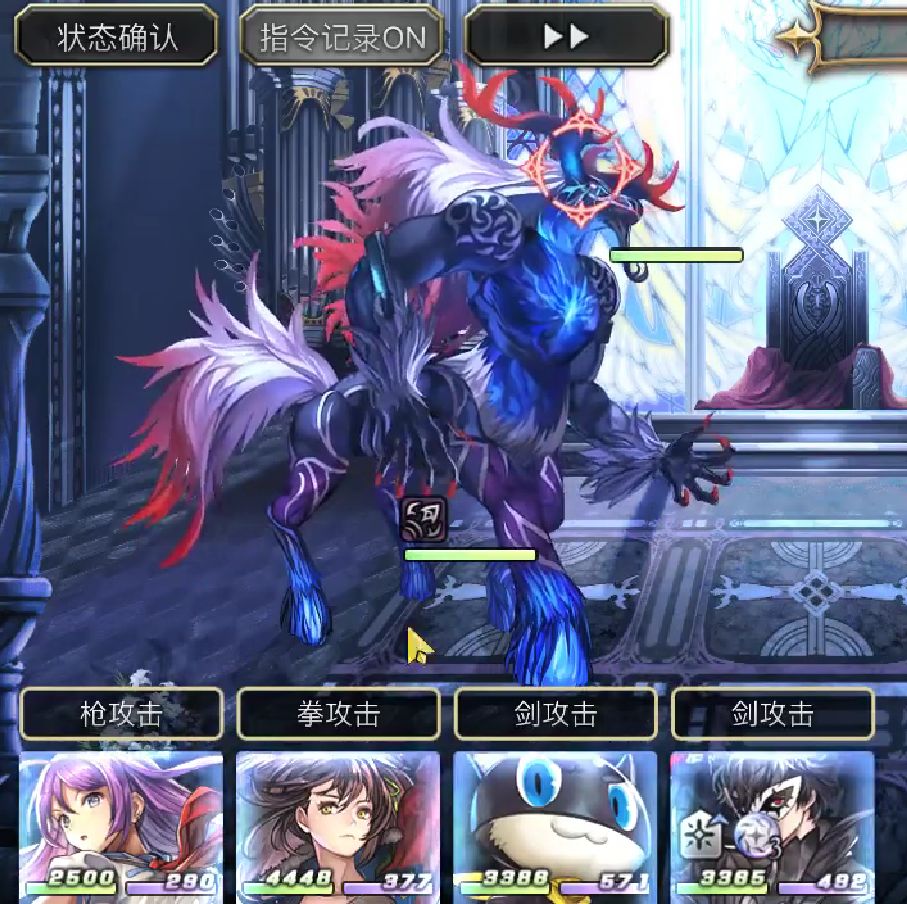Choose the 拳攻击 fist attack command
Viewport: 907px width, 904px height.
pos(338,714)
